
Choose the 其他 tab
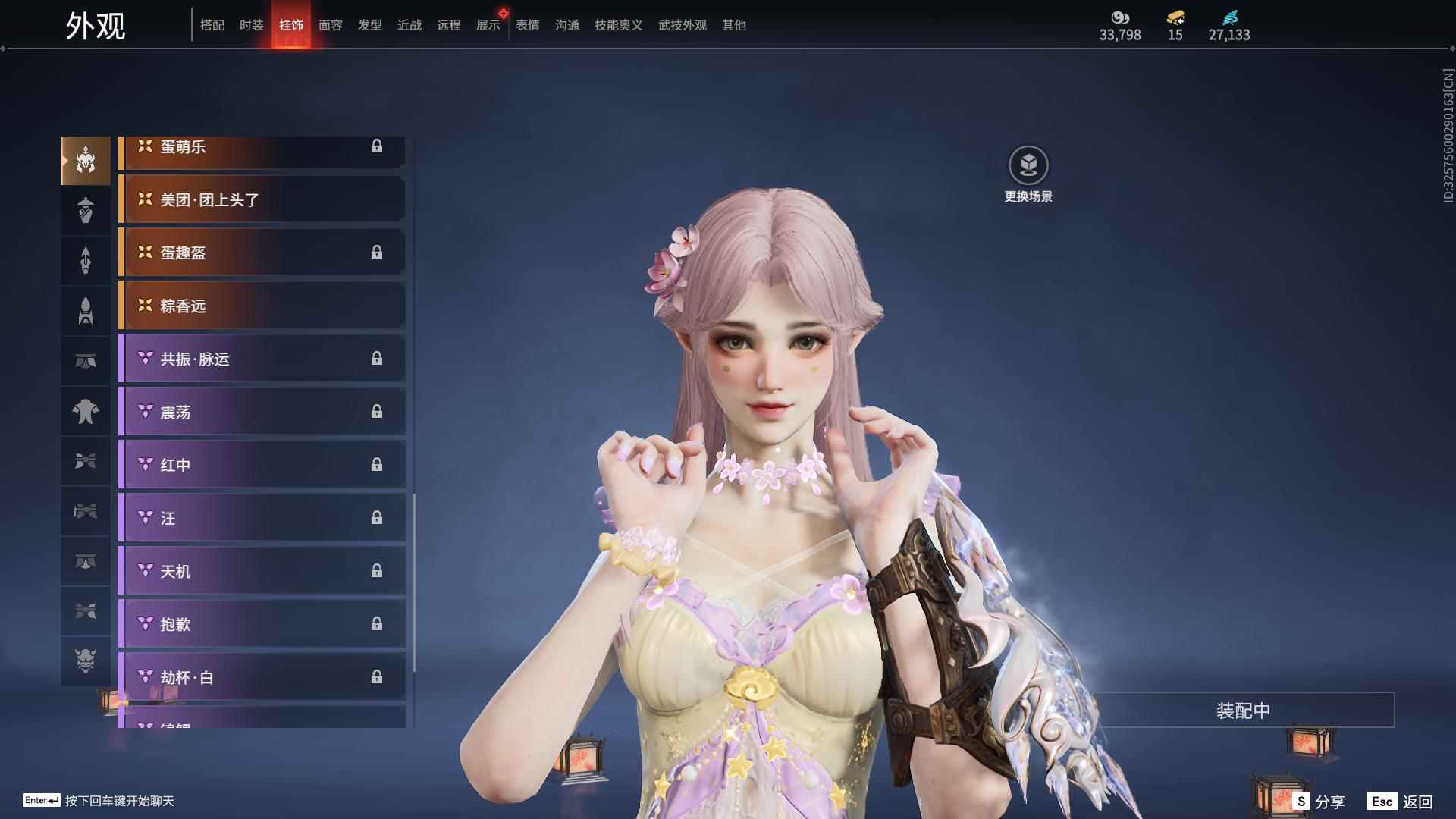pyautogui.click(x=733, y=25)
